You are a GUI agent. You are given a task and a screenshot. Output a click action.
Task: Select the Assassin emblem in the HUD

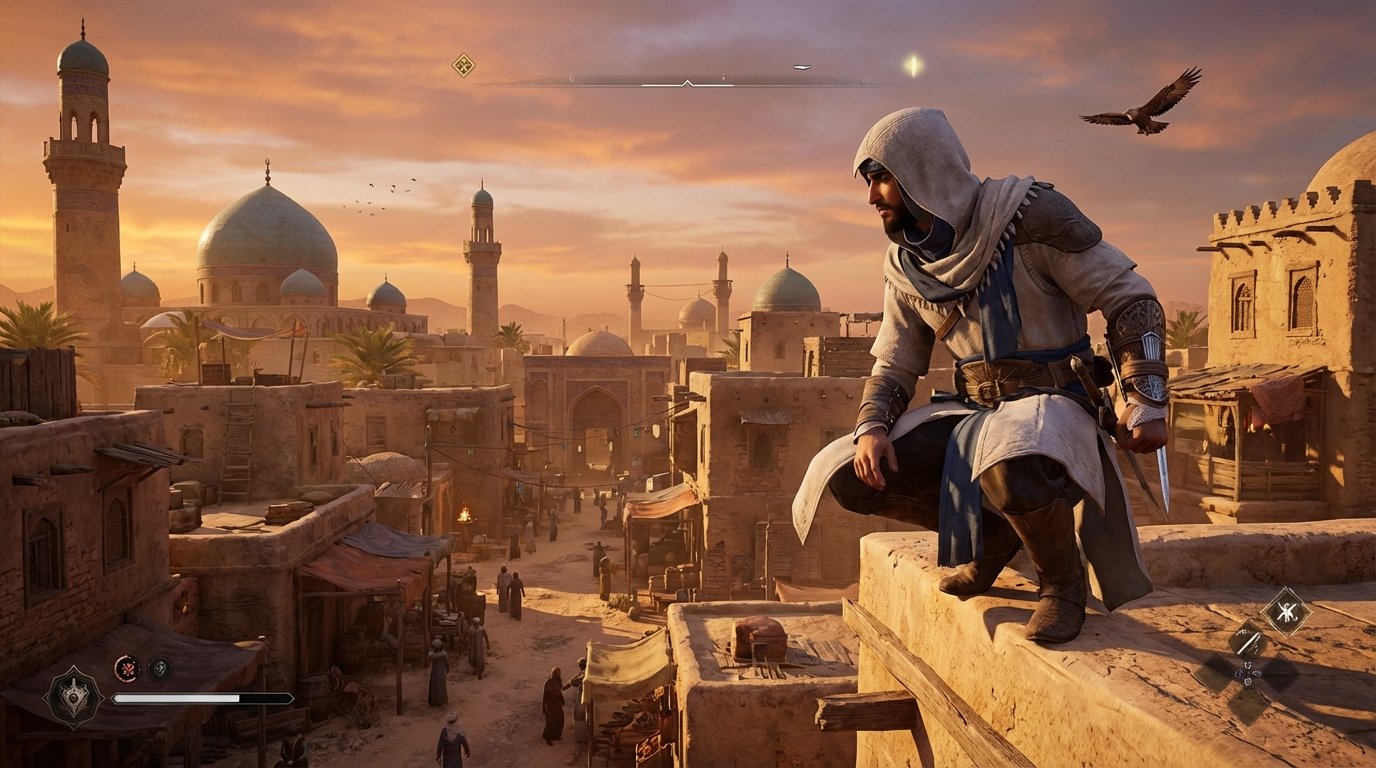75,698
